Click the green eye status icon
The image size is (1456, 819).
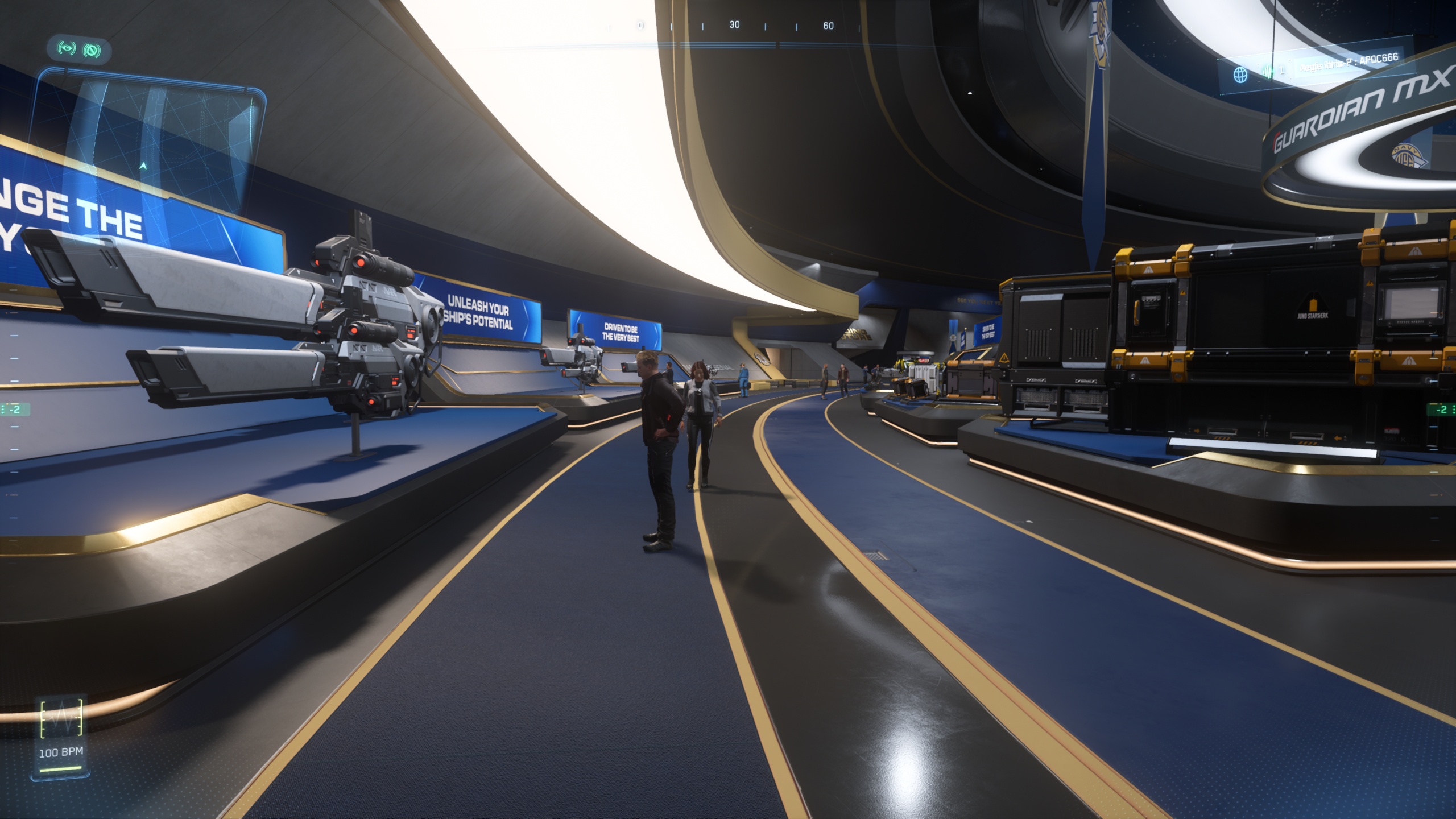point(67,49)
